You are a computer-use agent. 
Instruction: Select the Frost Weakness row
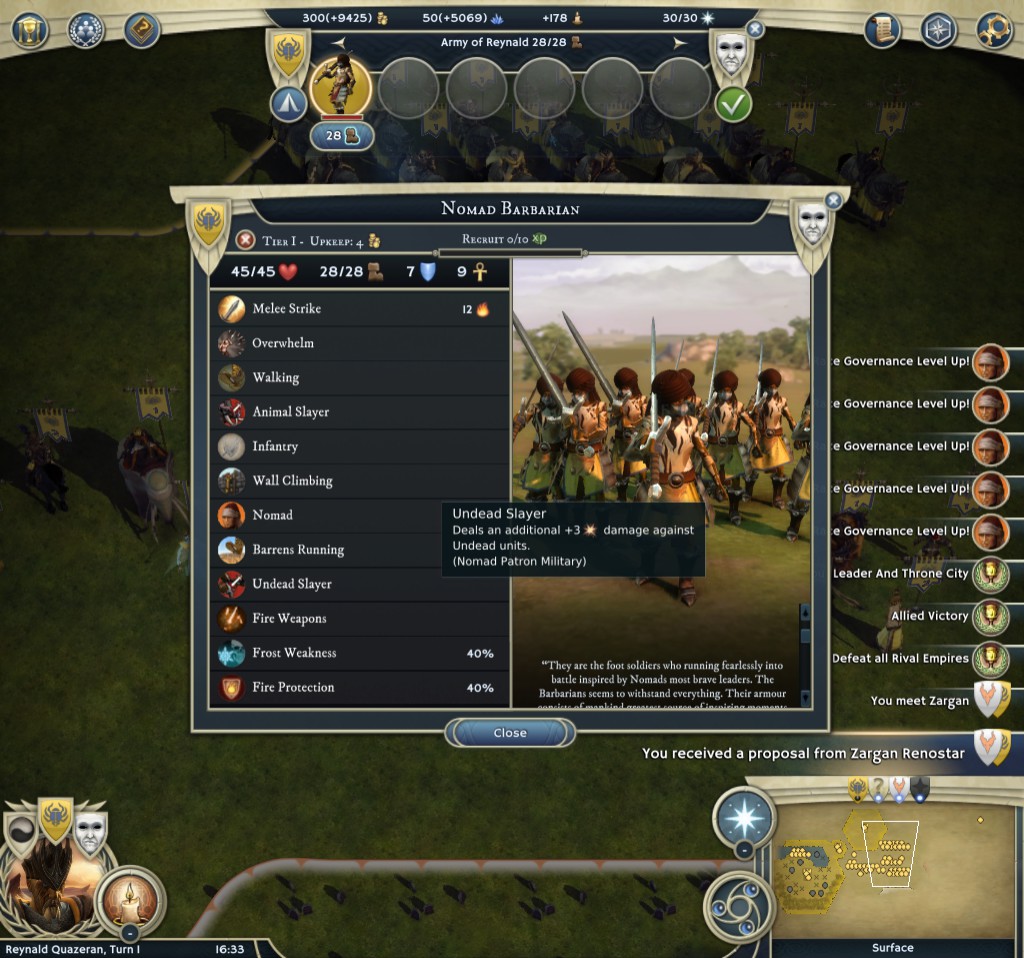358,653
